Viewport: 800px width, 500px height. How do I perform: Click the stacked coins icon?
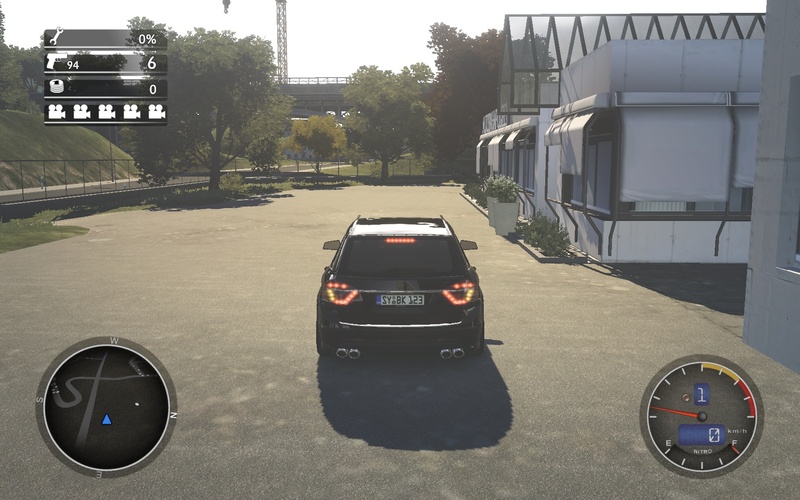click(x=56, y=88)
